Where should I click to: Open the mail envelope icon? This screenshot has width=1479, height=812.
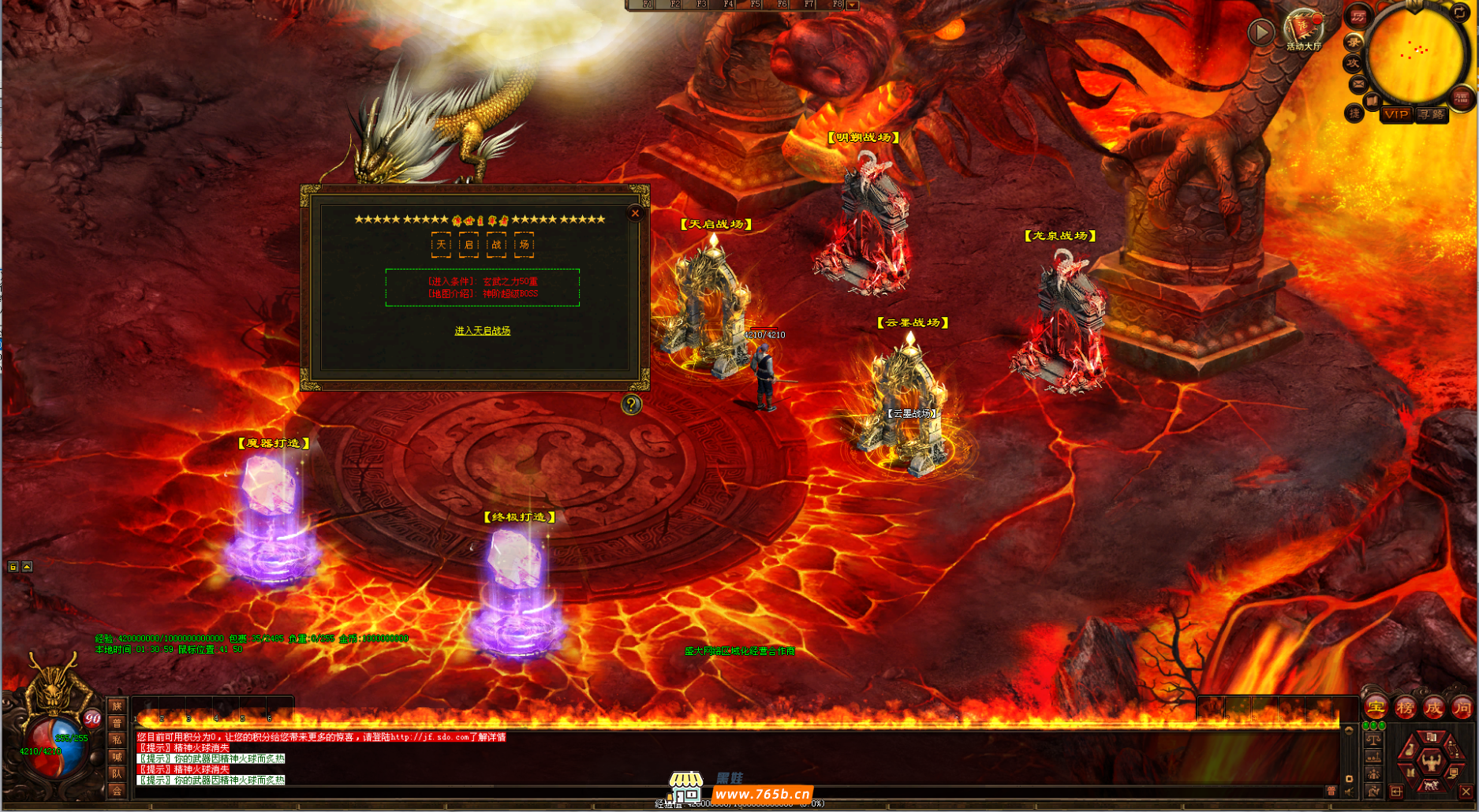1358,84
